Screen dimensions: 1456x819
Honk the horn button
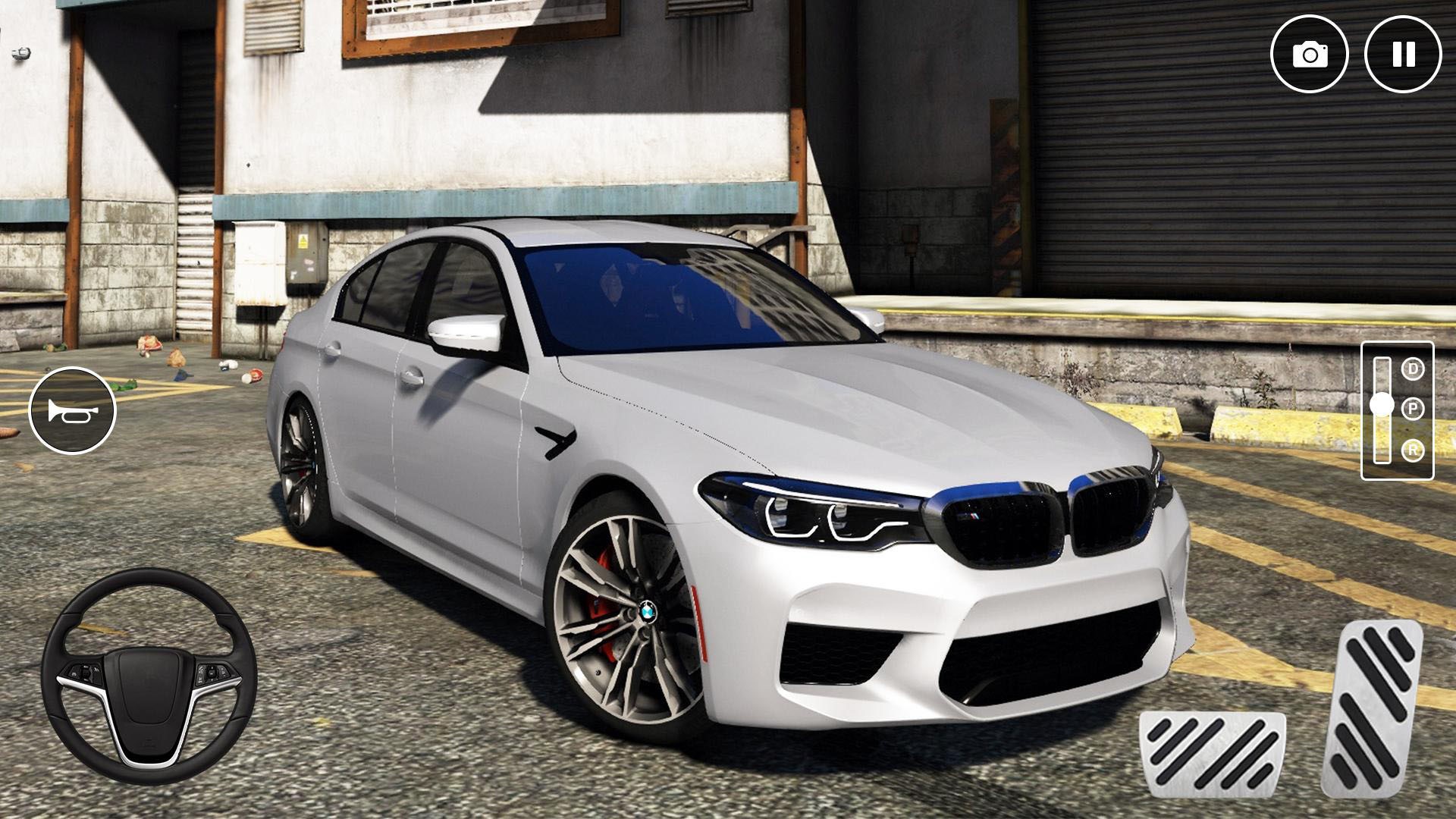point(72,410)
